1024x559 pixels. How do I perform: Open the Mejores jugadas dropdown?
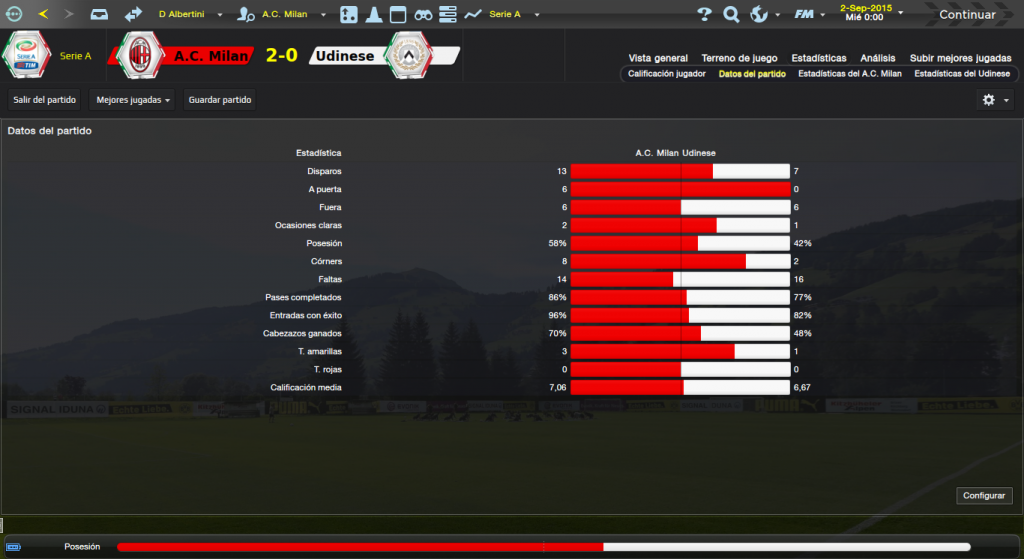point(134,100)
